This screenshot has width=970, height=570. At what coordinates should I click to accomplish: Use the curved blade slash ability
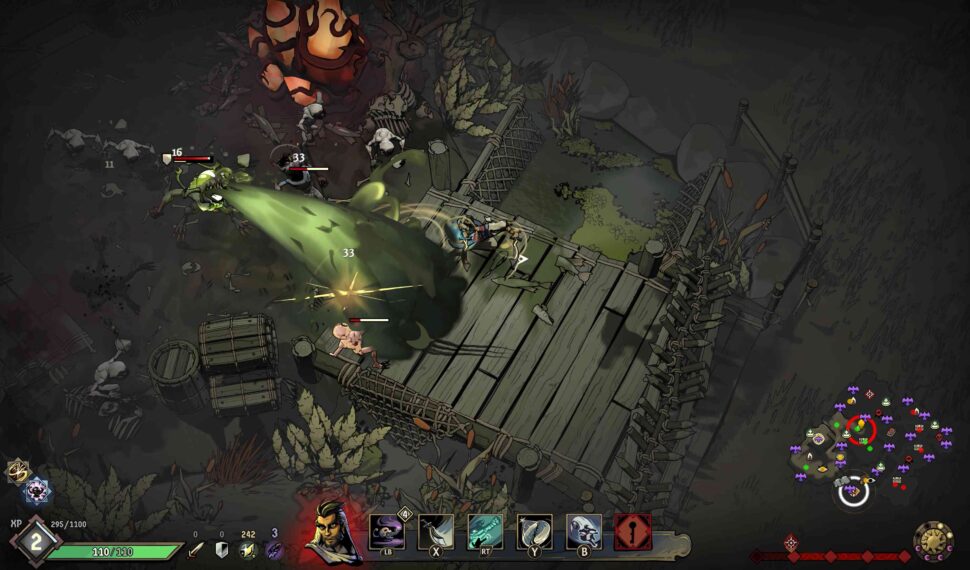pos(436,532)
